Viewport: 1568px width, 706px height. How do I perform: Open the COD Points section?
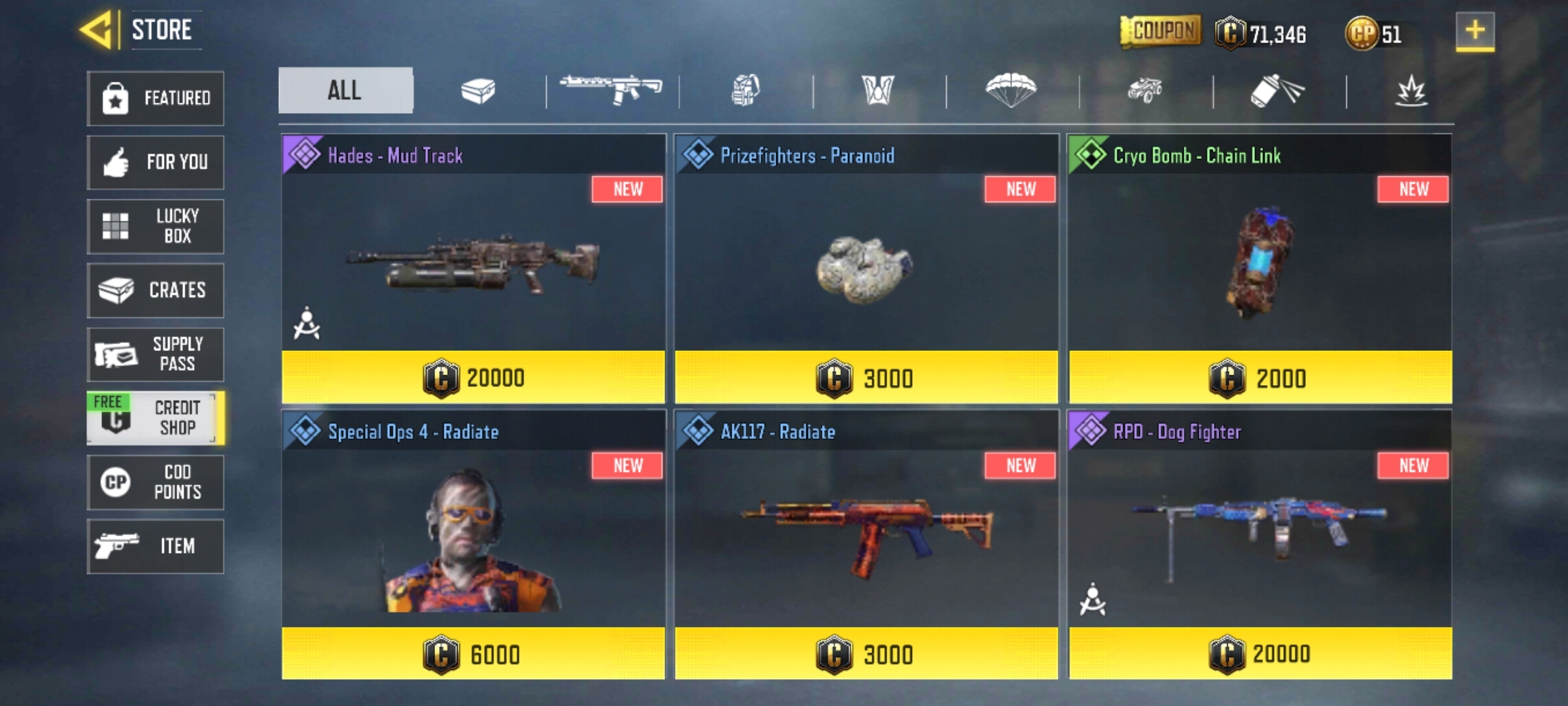pyautogui.click(x=155, y=482)
